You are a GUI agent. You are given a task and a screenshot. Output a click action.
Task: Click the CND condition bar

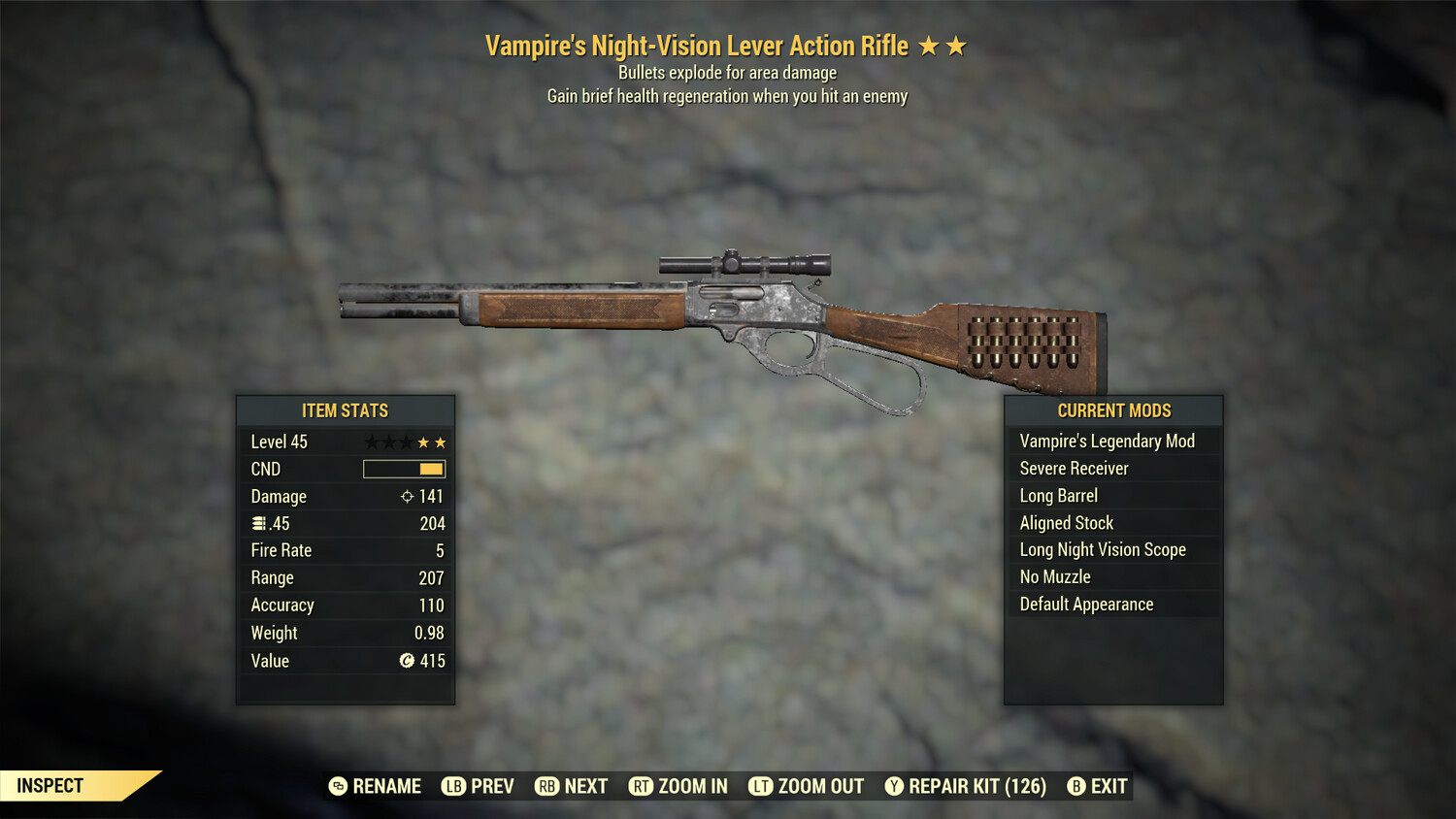click(403, 469)
